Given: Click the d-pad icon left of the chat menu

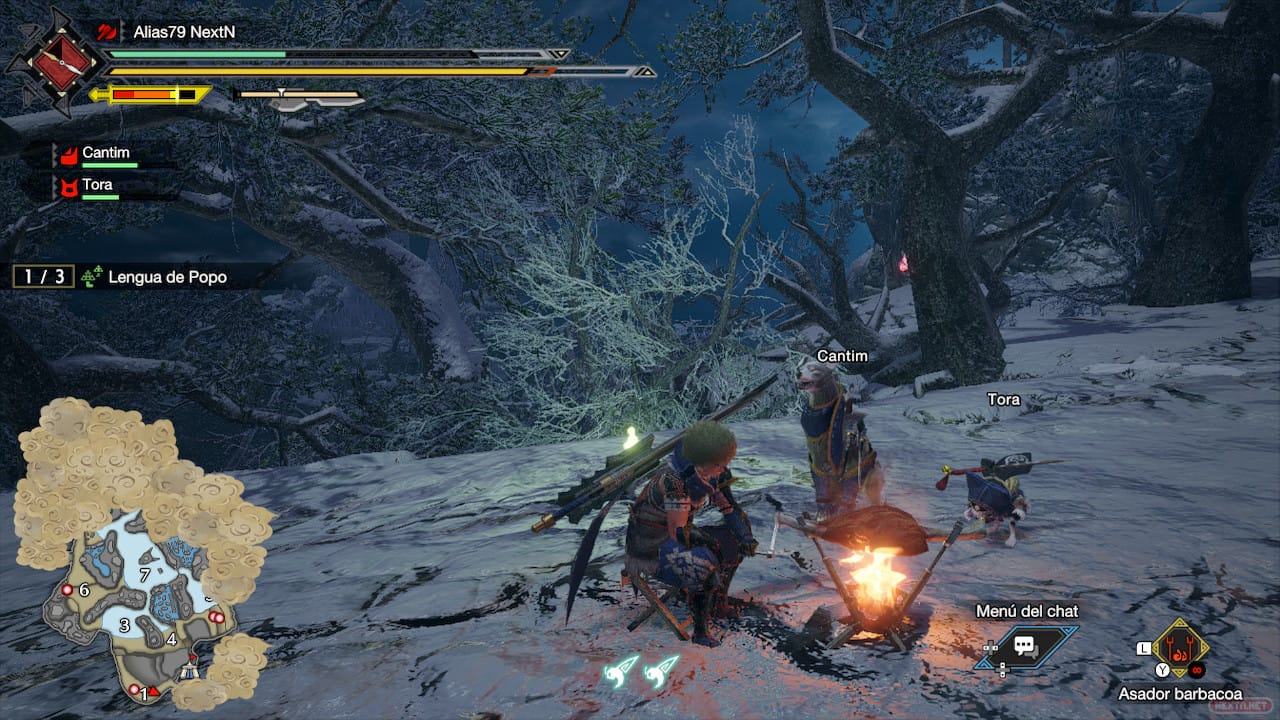Looking at the screenshot, I should (x=991, y=649).
